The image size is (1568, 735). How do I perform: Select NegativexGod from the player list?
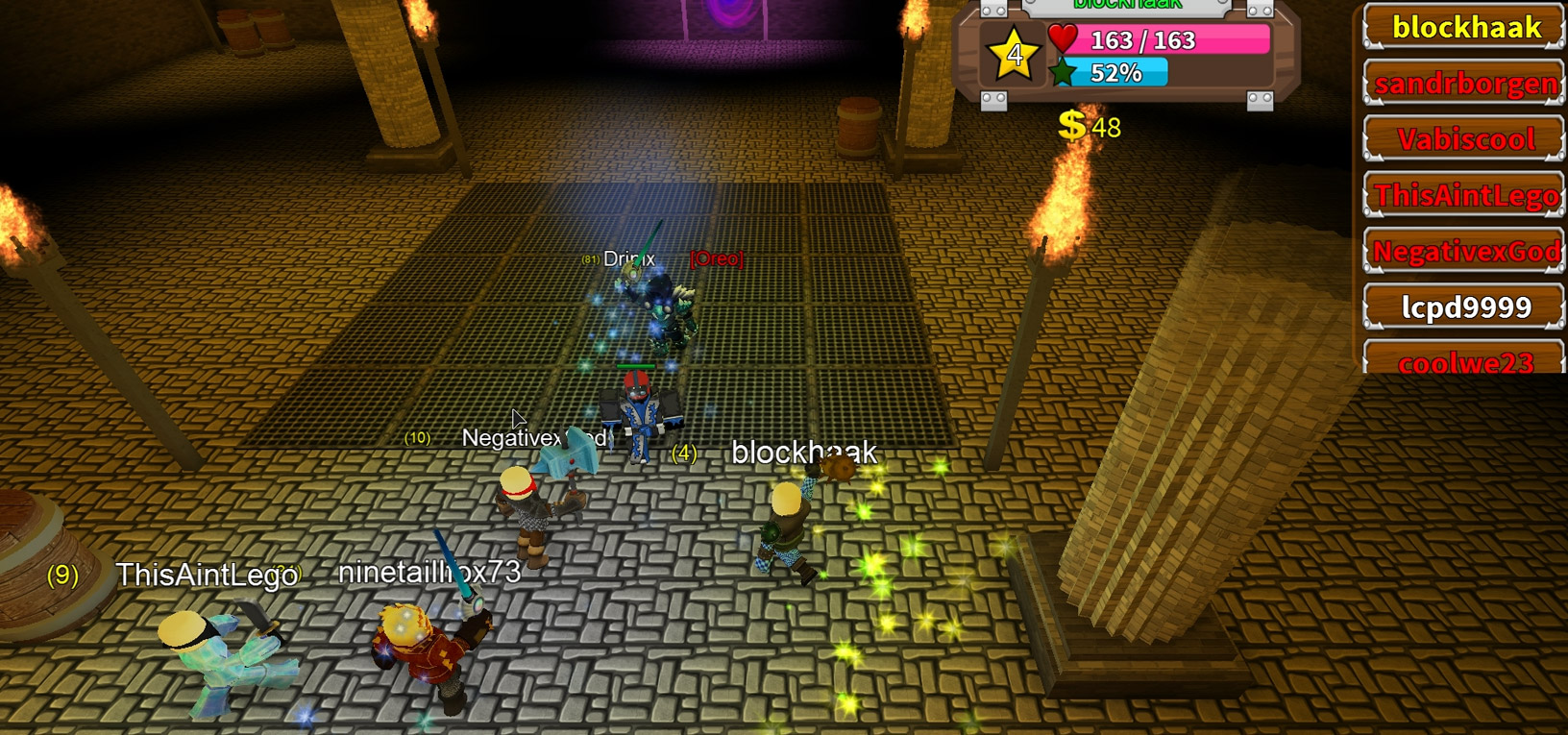pos(1465,252)
